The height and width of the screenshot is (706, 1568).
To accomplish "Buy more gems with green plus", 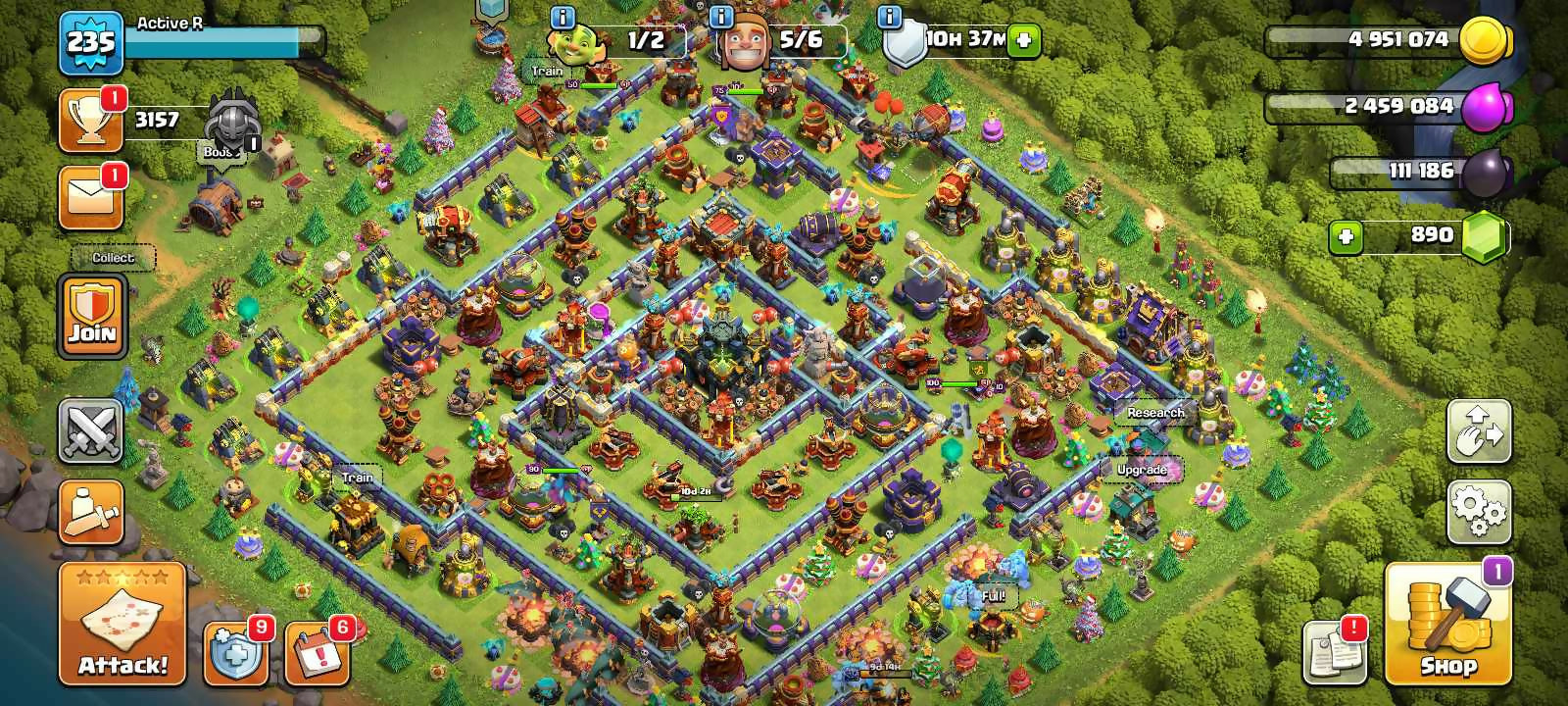I will coord(1346,236).
